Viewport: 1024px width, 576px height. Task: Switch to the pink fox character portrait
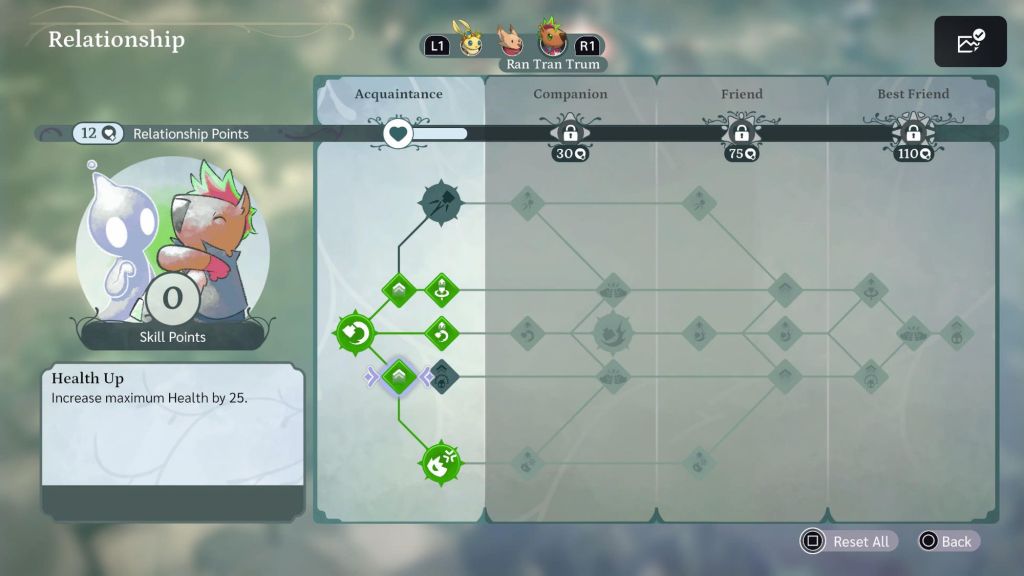[511, 42]
